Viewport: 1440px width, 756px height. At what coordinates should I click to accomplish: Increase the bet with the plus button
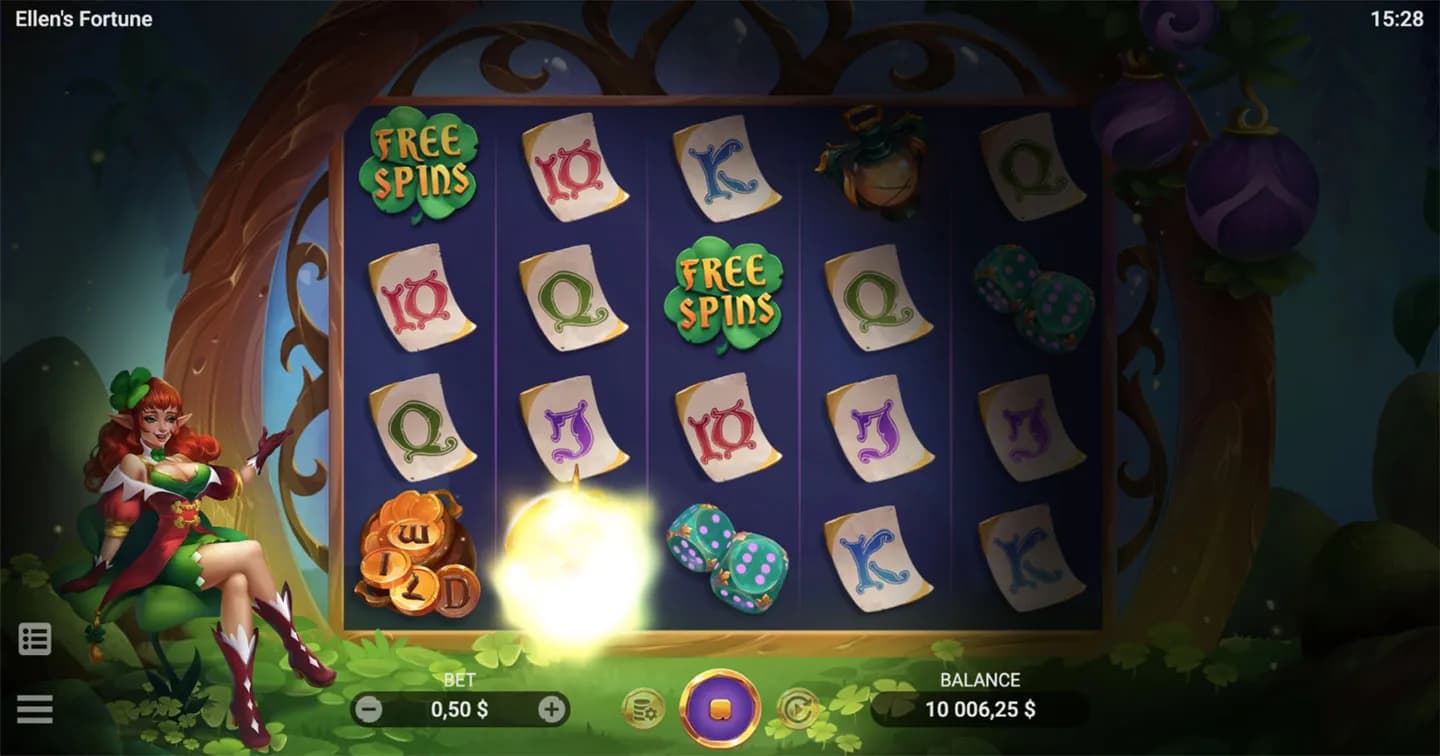coord(551,710)
